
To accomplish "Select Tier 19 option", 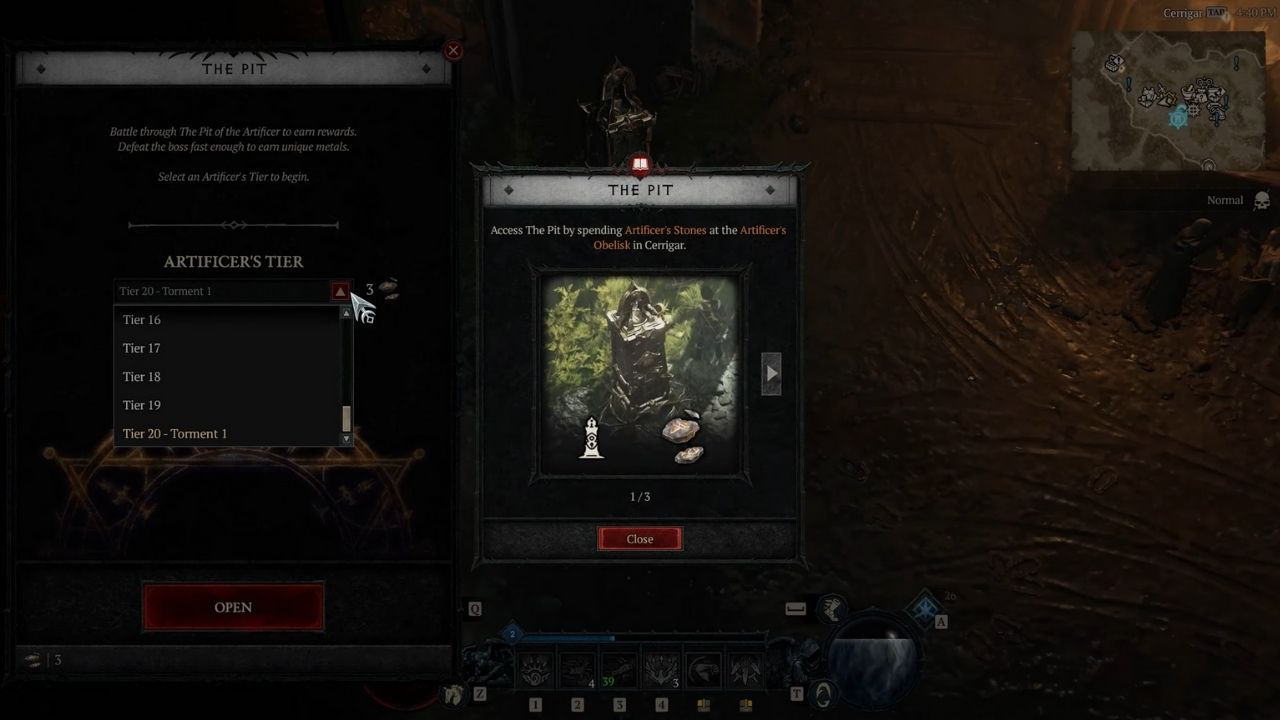I will click(x=142, y=405).
